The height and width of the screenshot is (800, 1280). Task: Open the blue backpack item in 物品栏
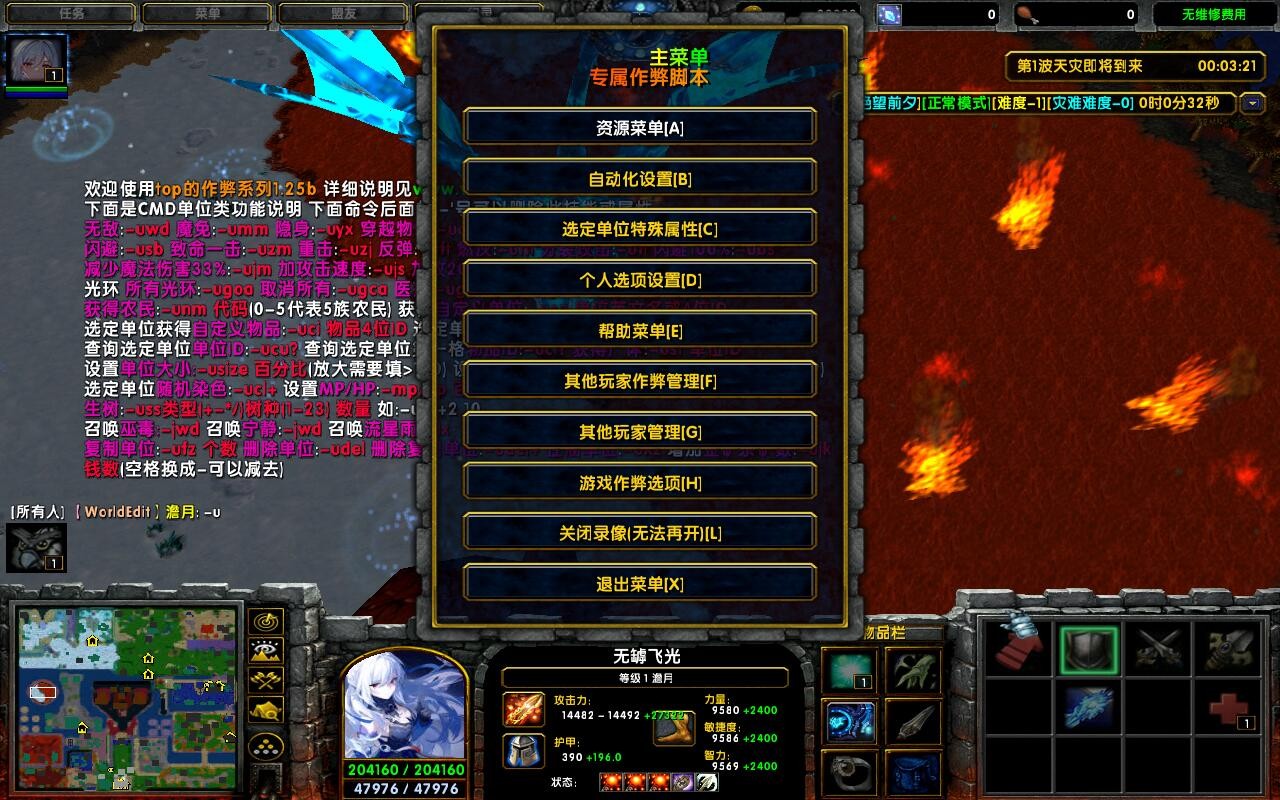click(914, 773)
